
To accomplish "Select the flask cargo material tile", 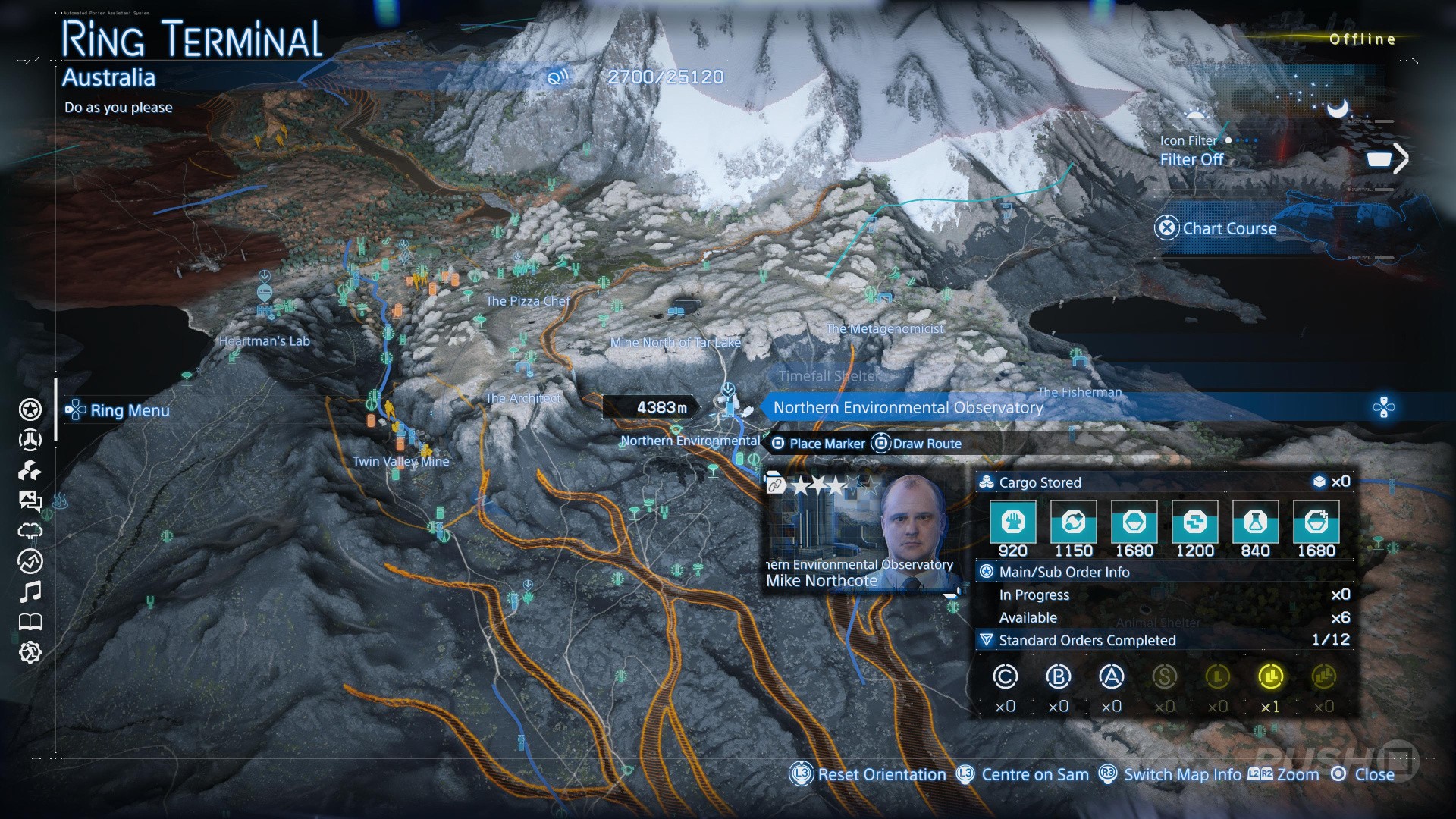I will coord(1255,522).
